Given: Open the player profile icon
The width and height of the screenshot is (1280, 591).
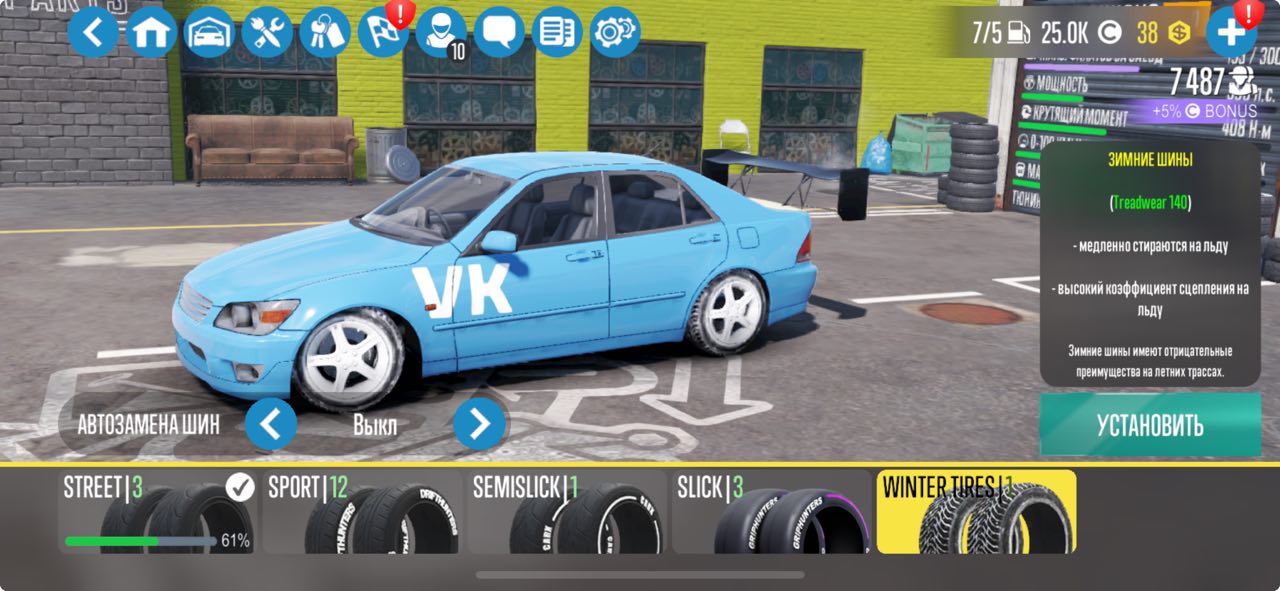Looking at the screenshot, I should pyautogui.click(x=441, y=32).
